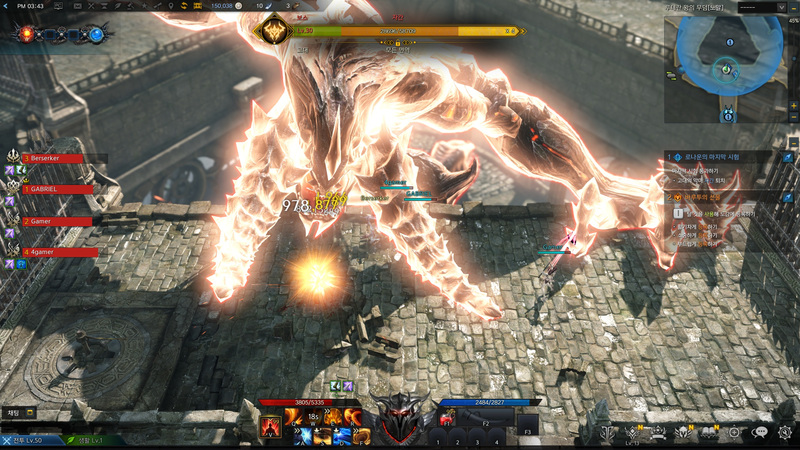This screenshot has height=450, width=800.
Task: Select the first quest in the tracker
Action: pos(720,157)
